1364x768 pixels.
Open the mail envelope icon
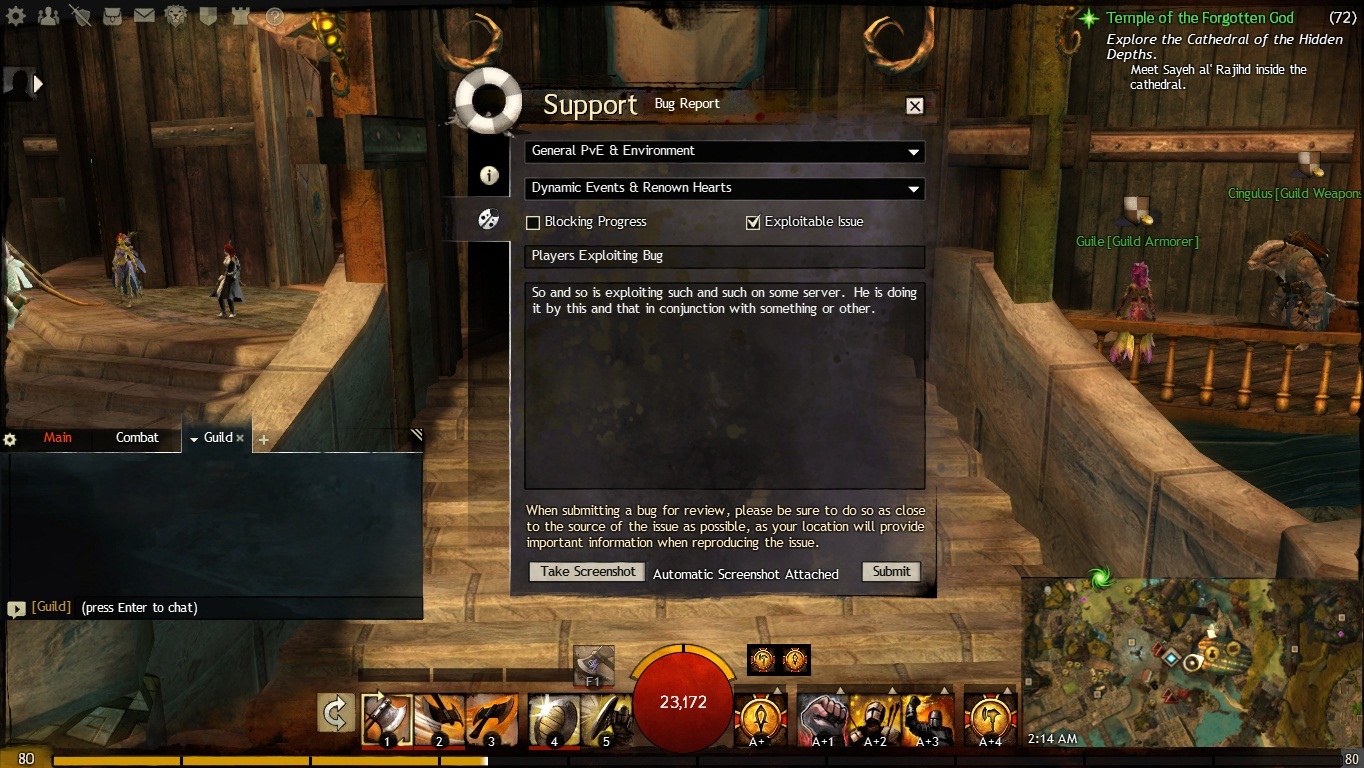click(144, 15)
